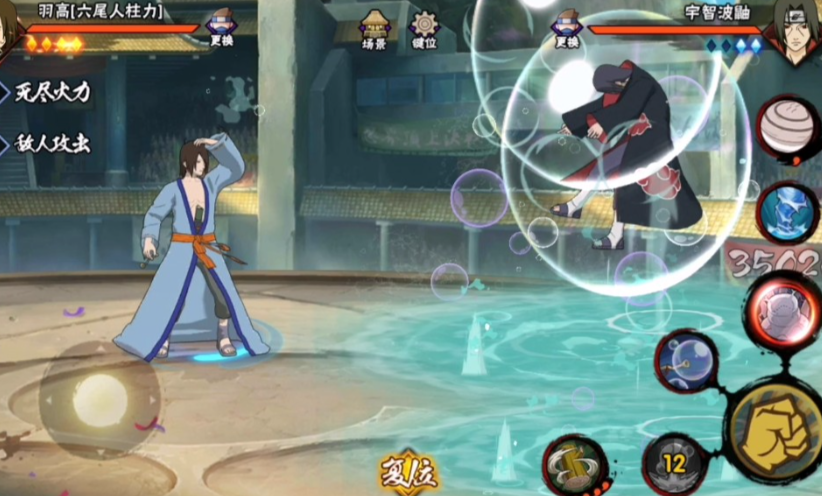The height and width of the screenshot is (496, 822).
Task: Toggle the 敌人攻击 option
Action: [48, 143]
